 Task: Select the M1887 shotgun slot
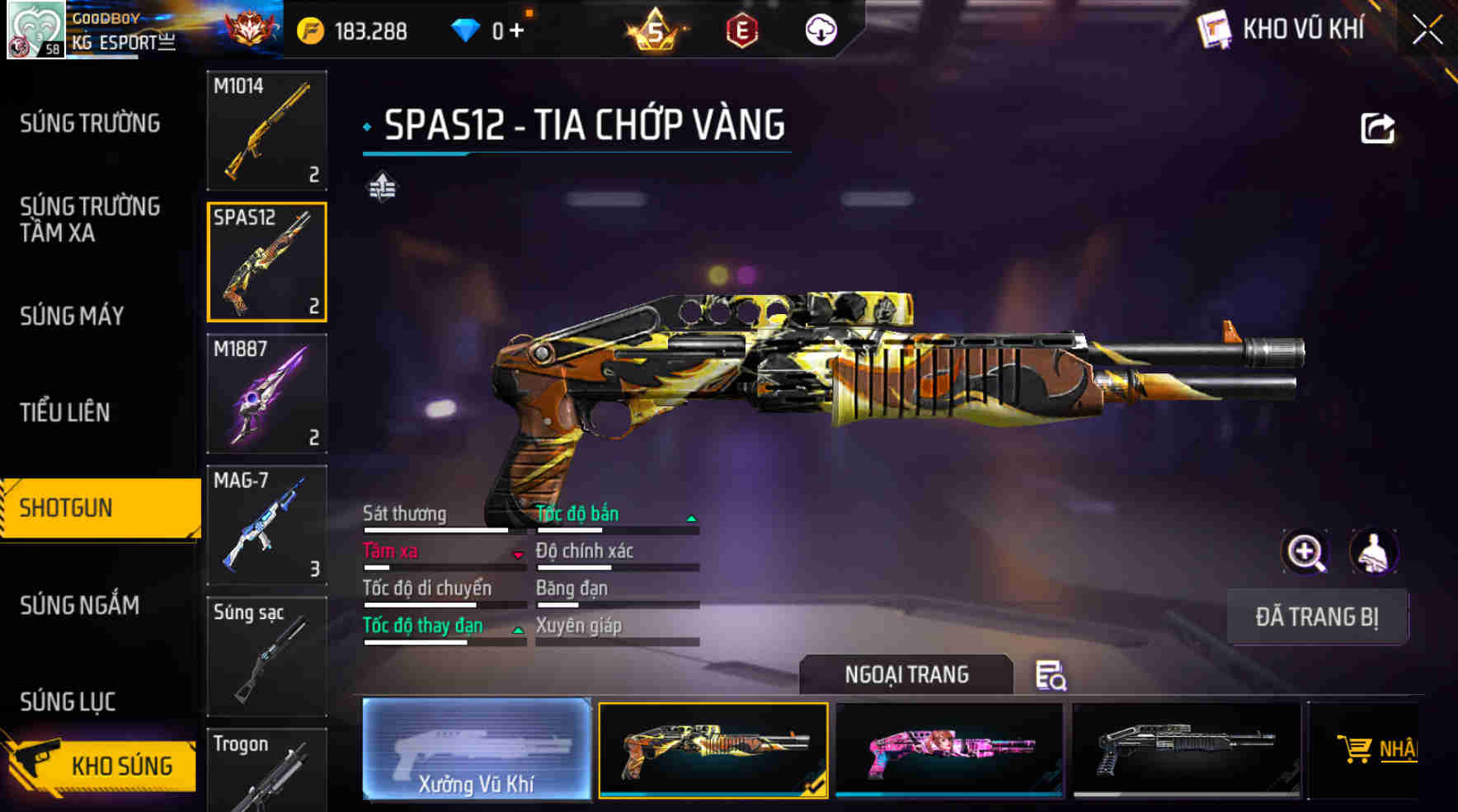tap(266, 393)
